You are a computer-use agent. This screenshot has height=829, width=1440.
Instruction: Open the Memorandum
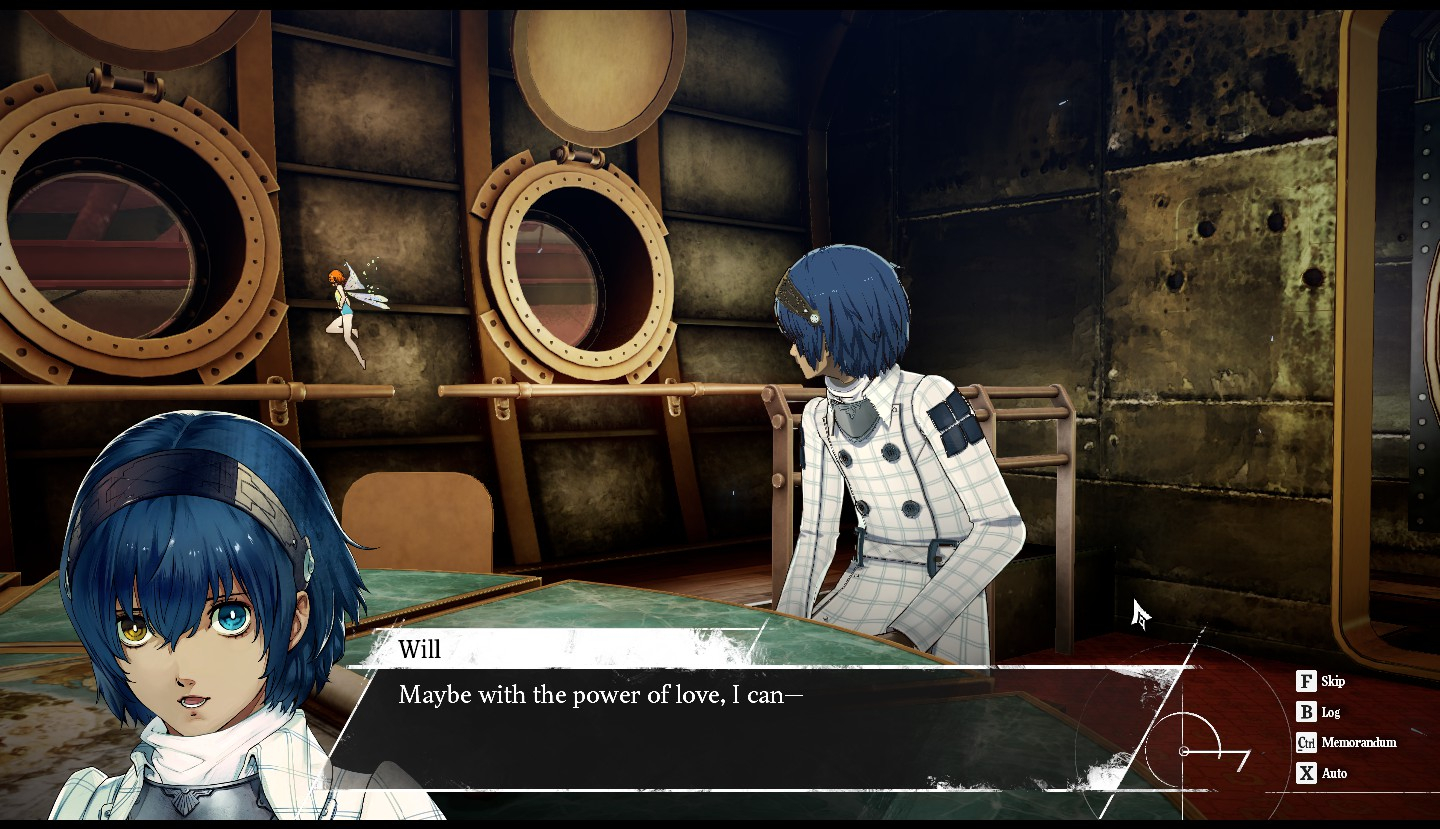1346,743
